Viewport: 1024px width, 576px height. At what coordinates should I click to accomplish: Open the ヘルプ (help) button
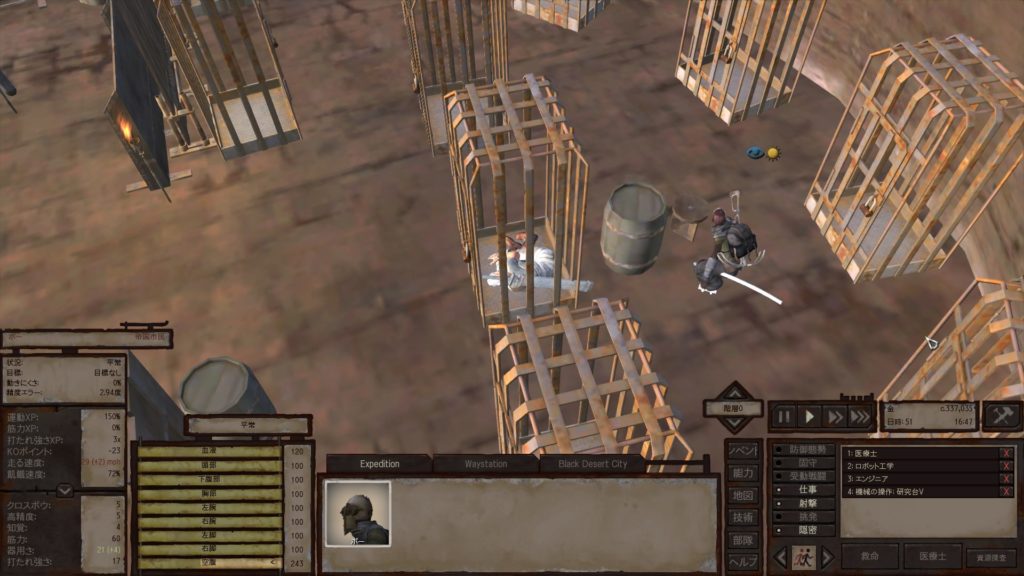741,561
